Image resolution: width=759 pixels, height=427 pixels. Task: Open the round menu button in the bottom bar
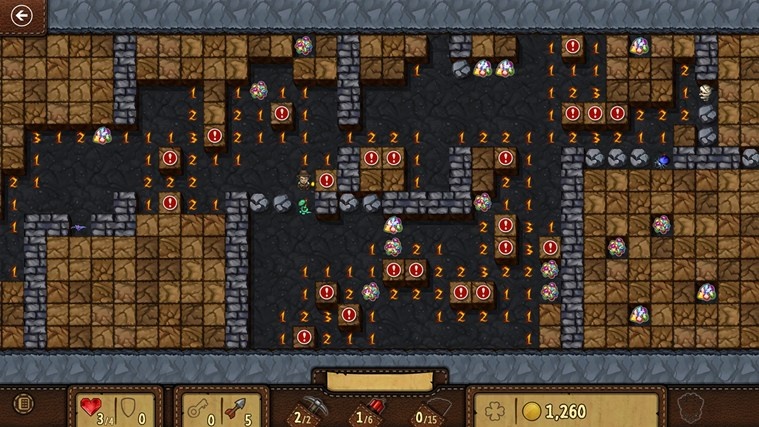22,405
